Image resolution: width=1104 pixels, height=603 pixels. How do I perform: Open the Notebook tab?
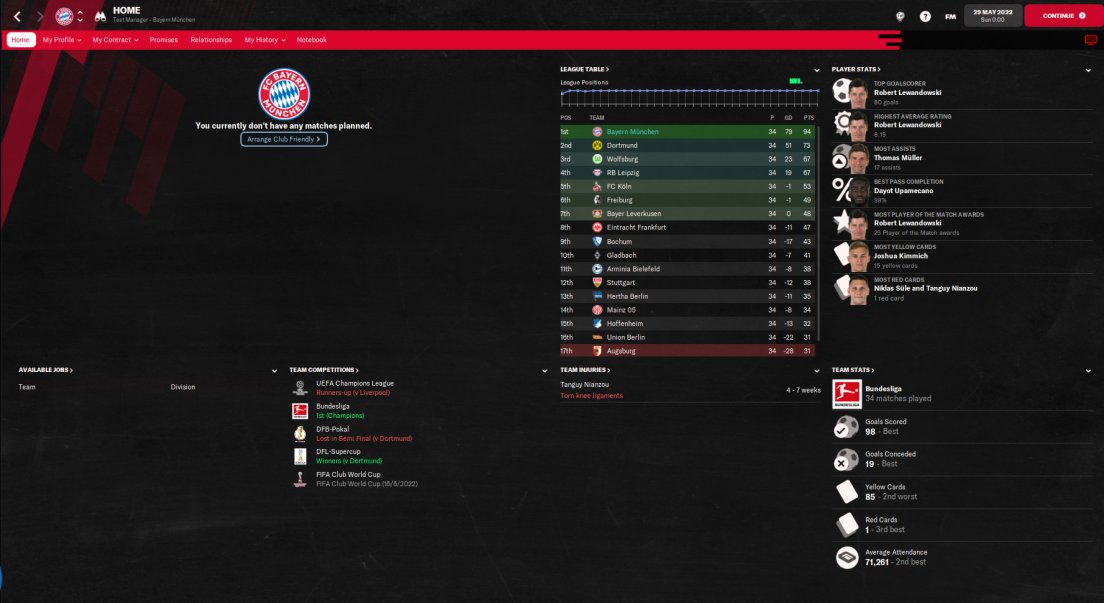click(311, 40)
